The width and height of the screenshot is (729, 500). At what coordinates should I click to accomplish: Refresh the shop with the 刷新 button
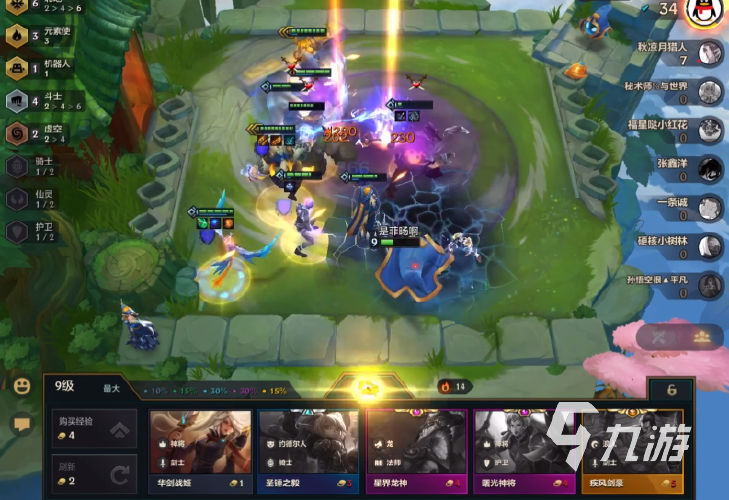[93, 471]
